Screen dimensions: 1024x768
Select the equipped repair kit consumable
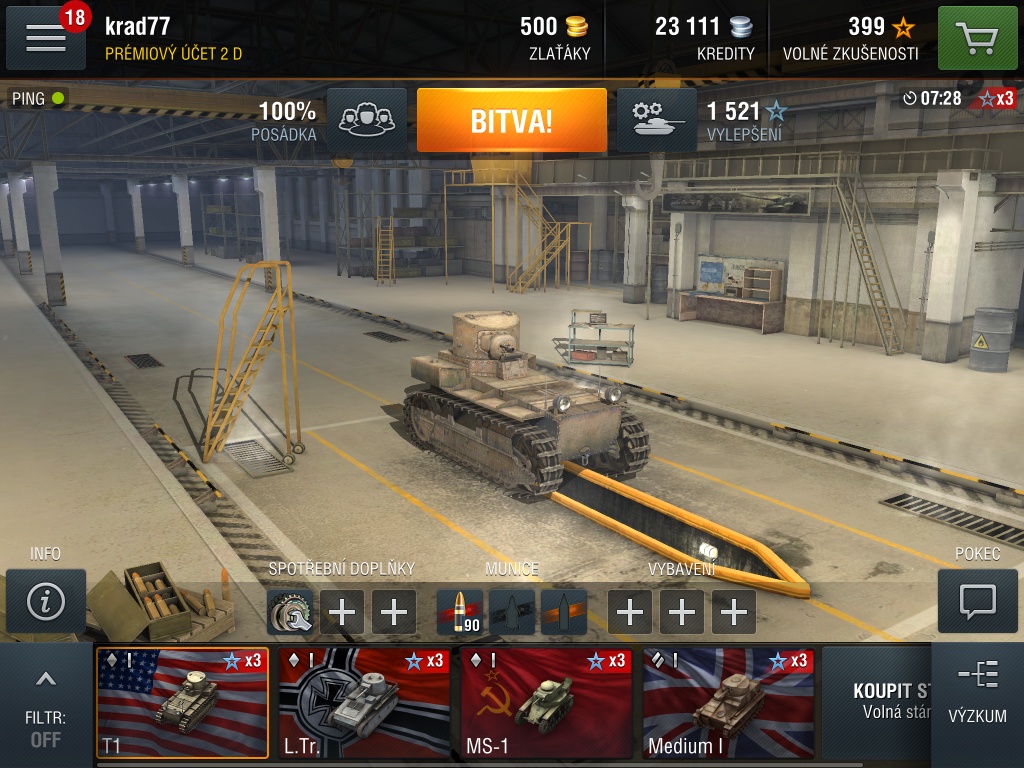(x=290, y=612)
